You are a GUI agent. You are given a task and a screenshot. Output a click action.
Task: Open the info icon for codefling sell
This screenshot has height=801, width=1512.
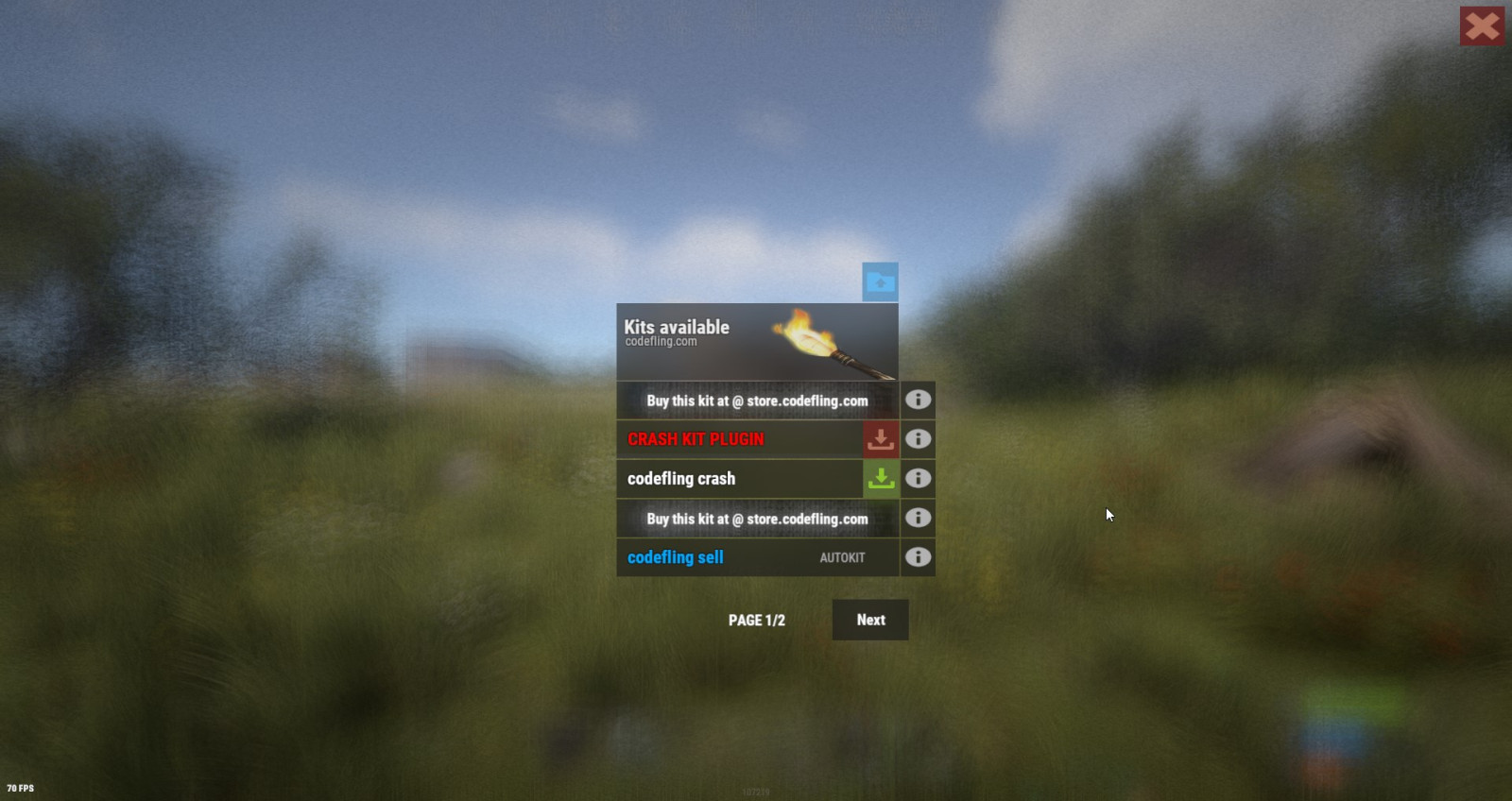click(x=916, y=557)
